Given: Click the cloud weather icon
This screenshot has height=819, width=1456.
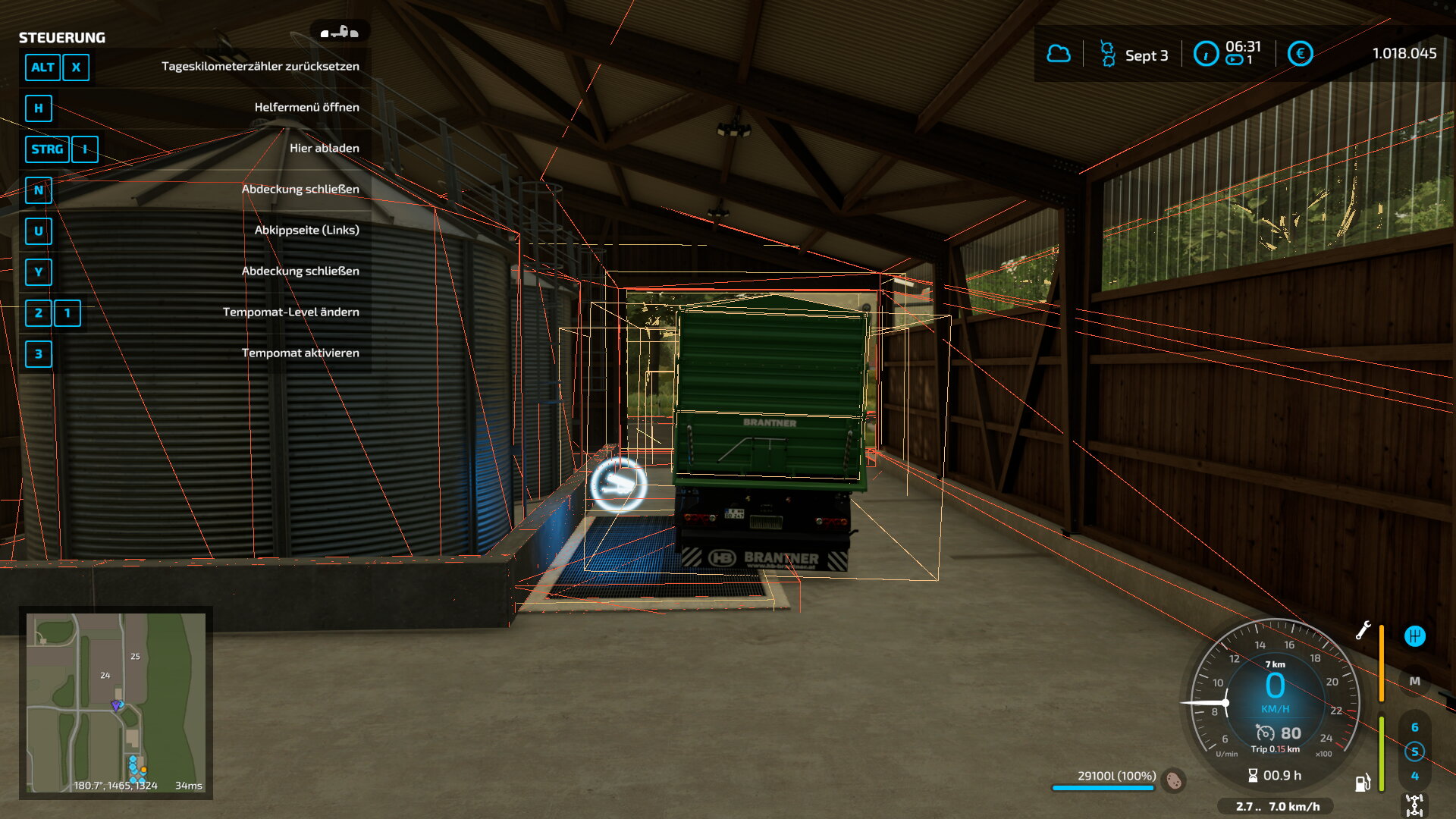Looking at the screenshot, I should tap(1059, 54).
